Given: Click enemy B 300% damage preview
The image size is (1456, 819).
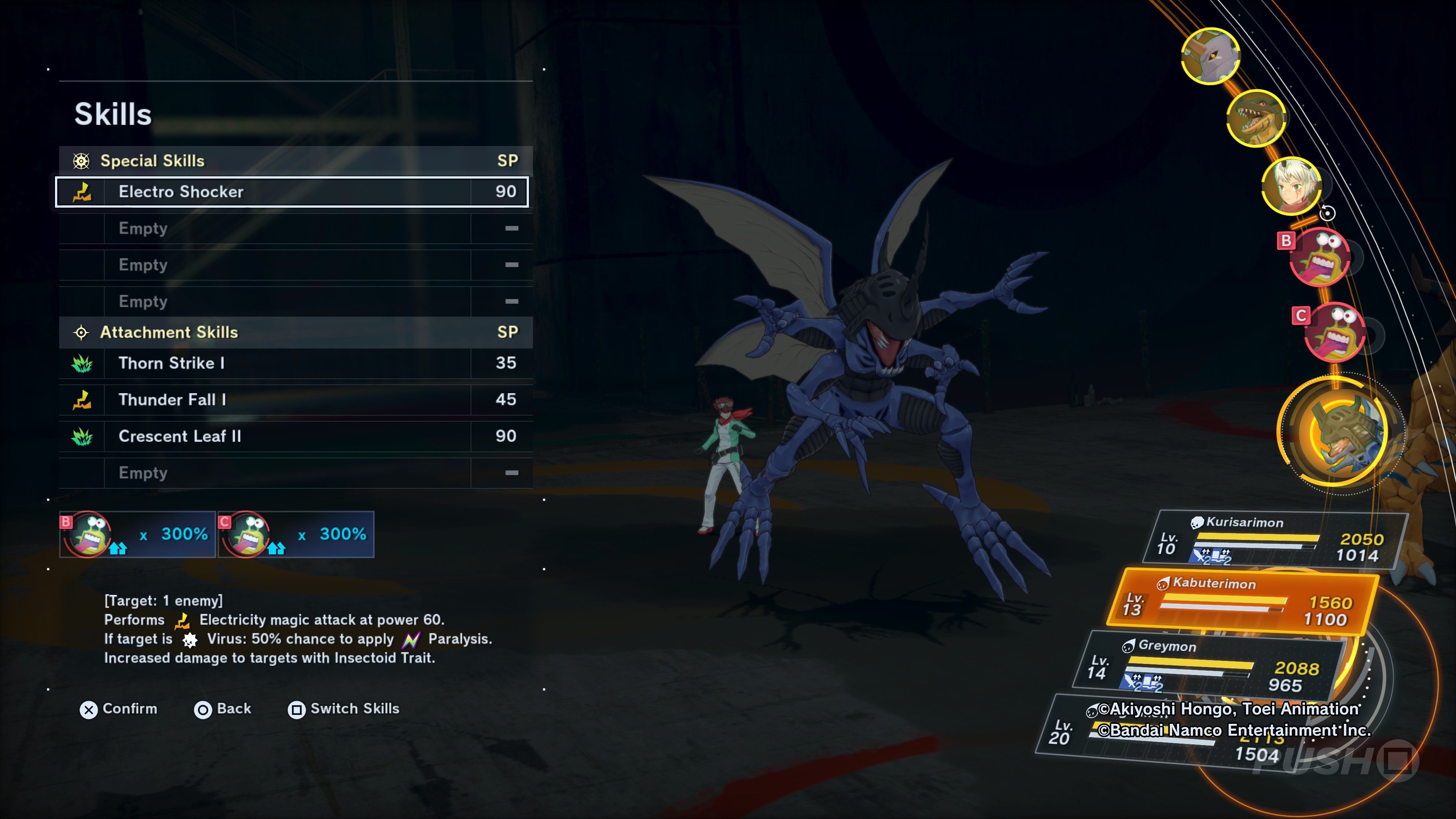Looking at the screenshot, I should [x=137, y=535].
